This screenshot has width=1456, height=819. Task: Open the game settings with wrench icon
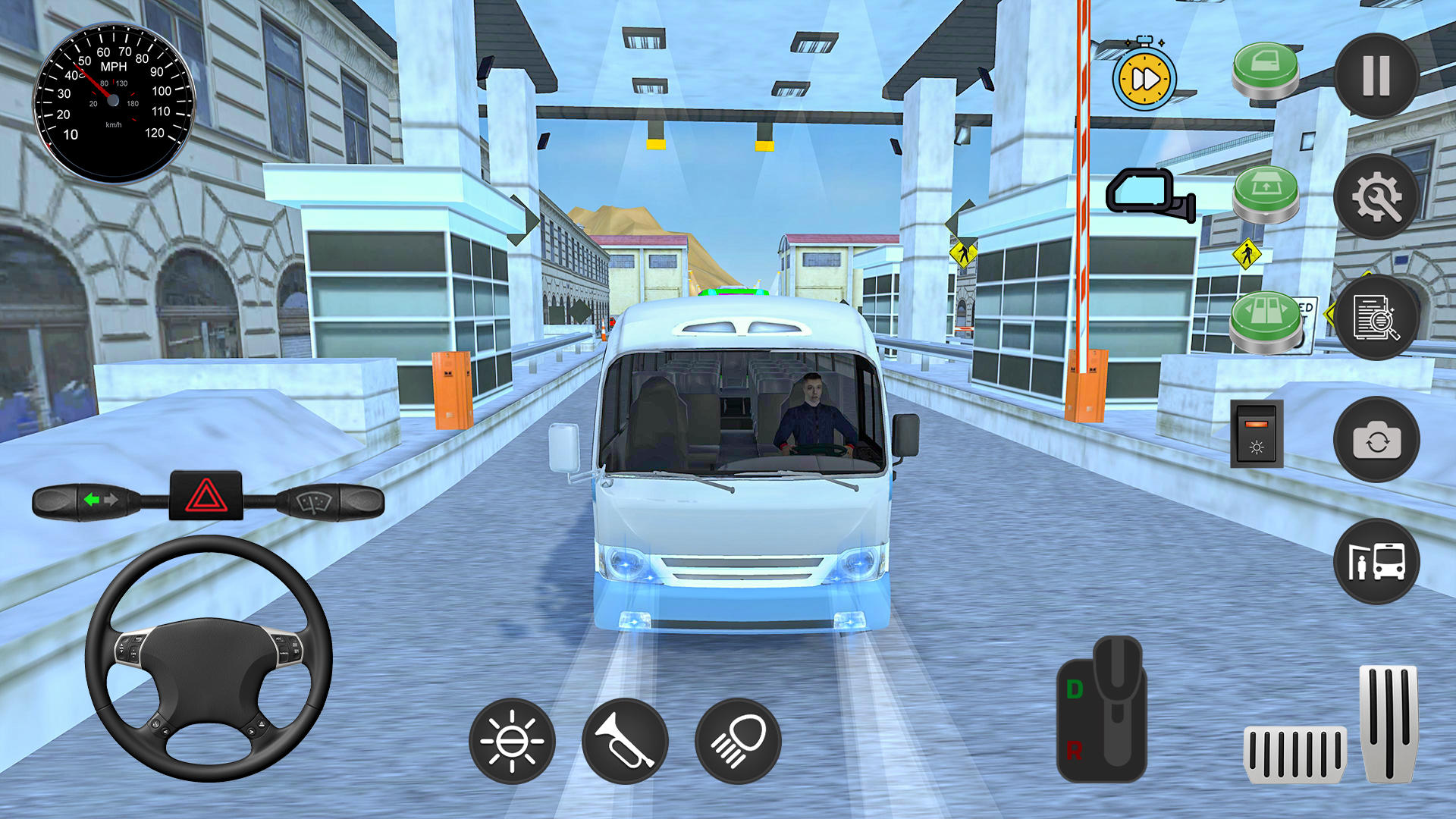tap(1377, 197)
